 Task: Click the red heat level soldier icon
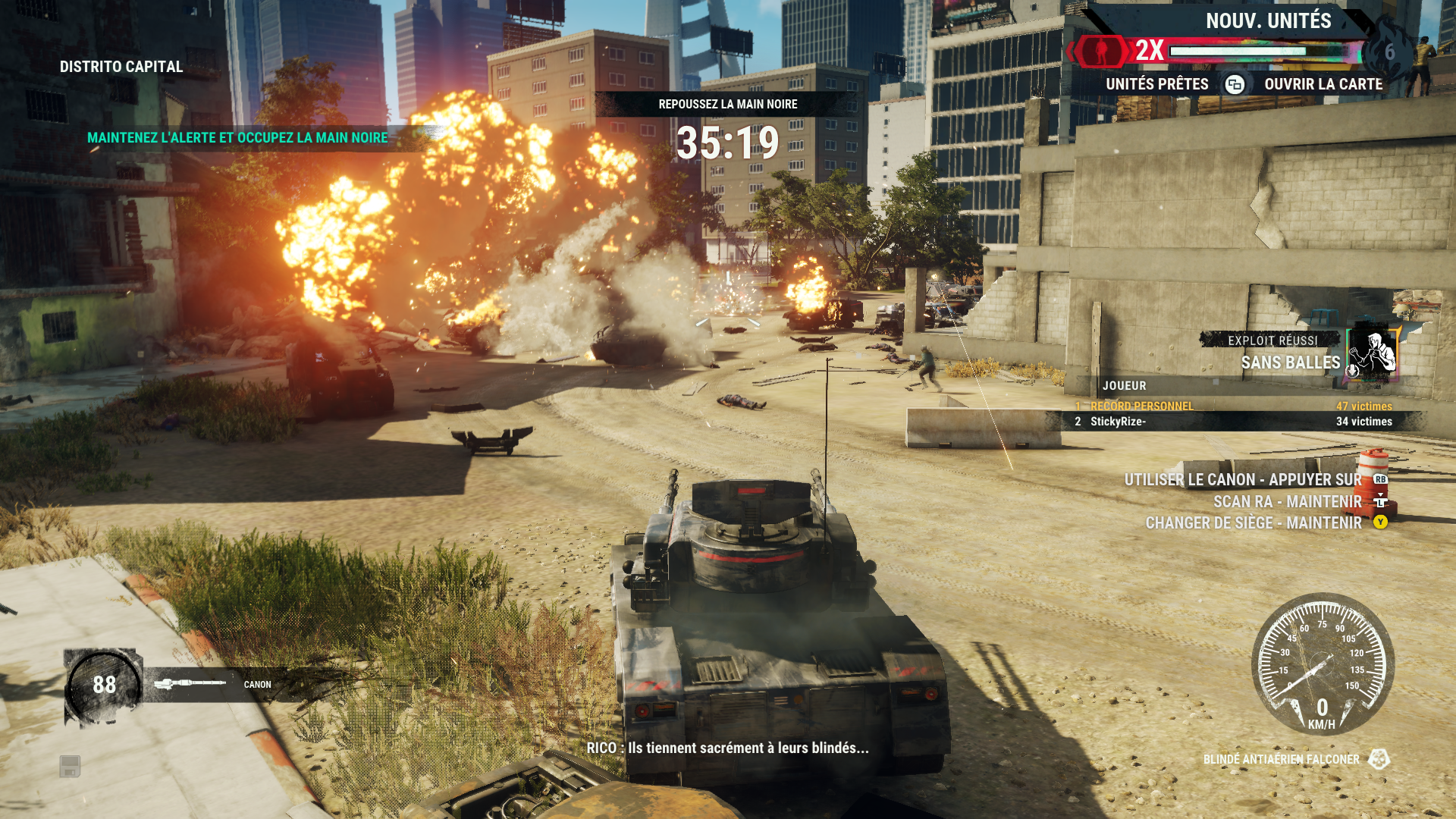[x=1101, y=51]
